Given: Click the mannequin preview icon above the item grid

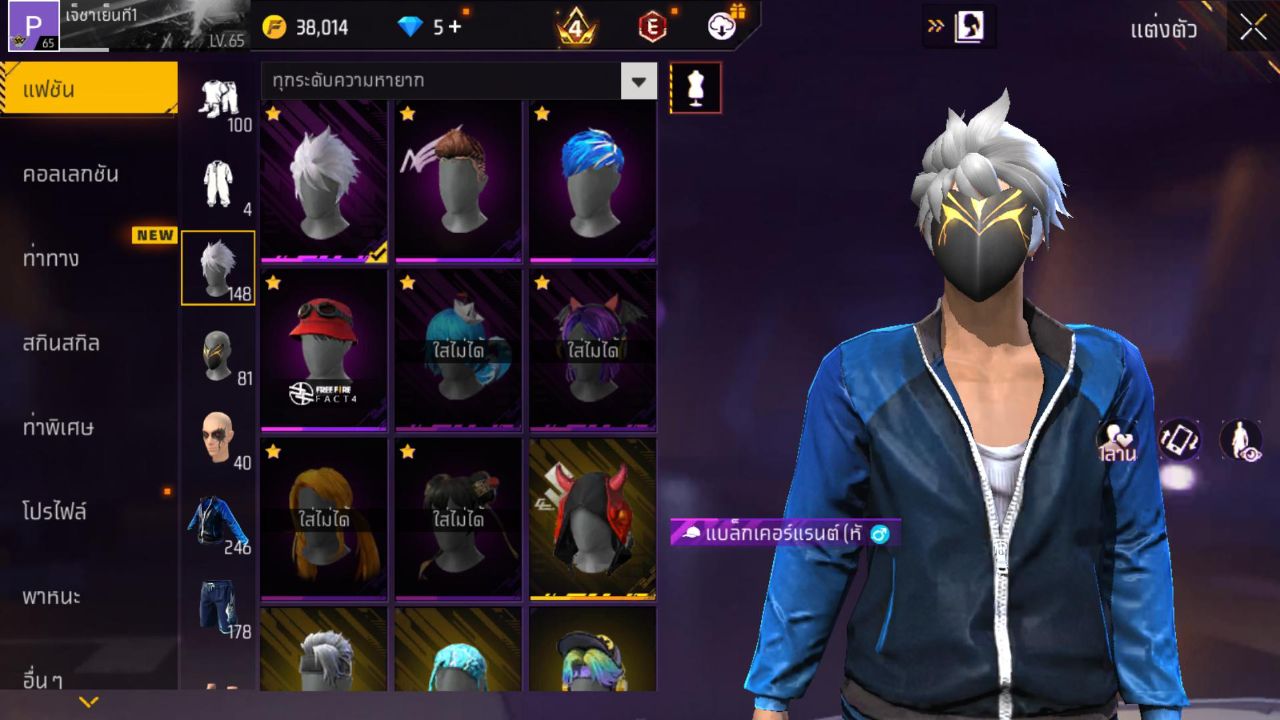Looking at the screenshot, I should [695, 87].
